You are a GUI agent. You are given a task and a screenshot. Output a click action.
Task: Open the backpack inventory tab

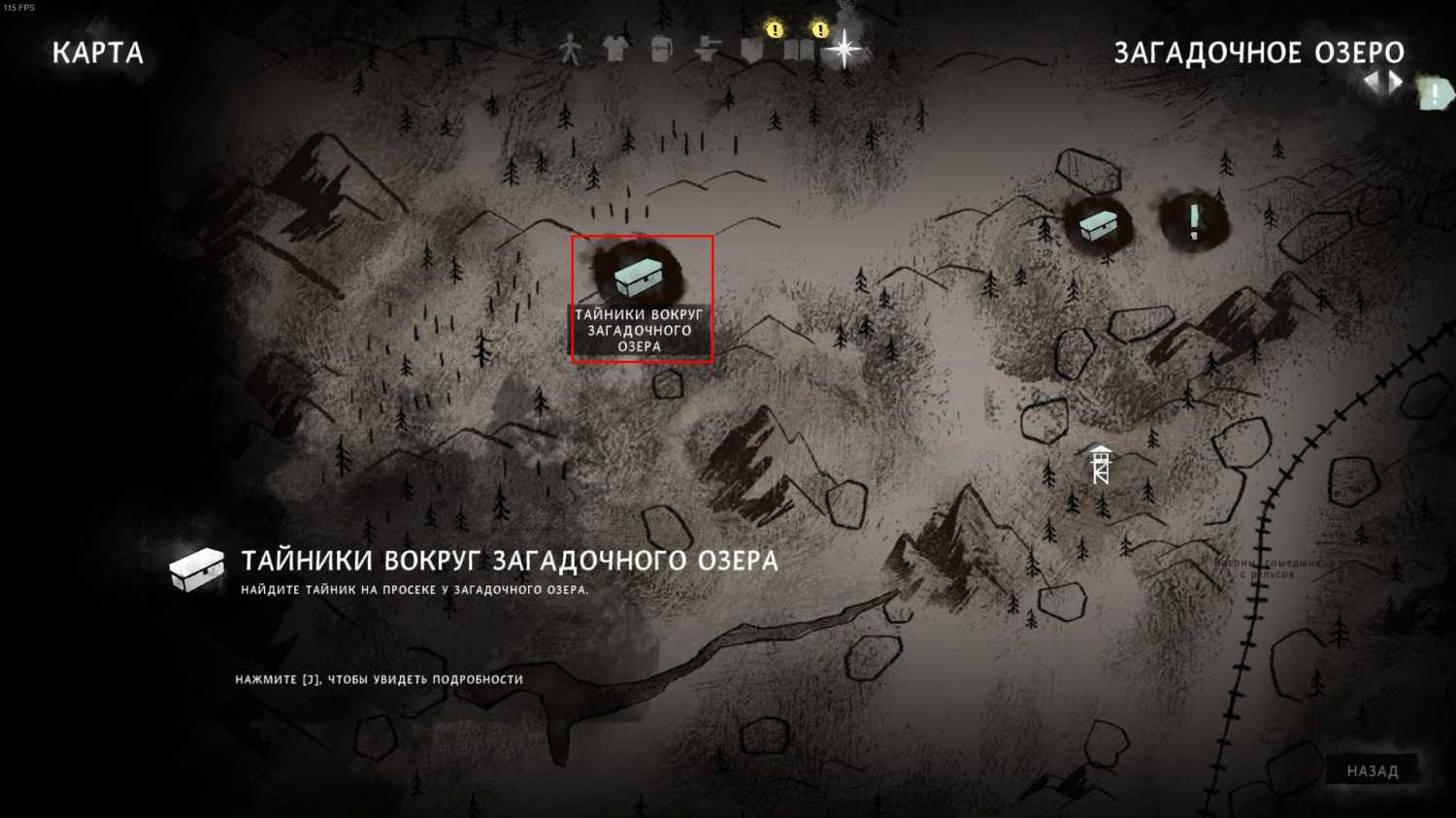[x=661, y=49]
